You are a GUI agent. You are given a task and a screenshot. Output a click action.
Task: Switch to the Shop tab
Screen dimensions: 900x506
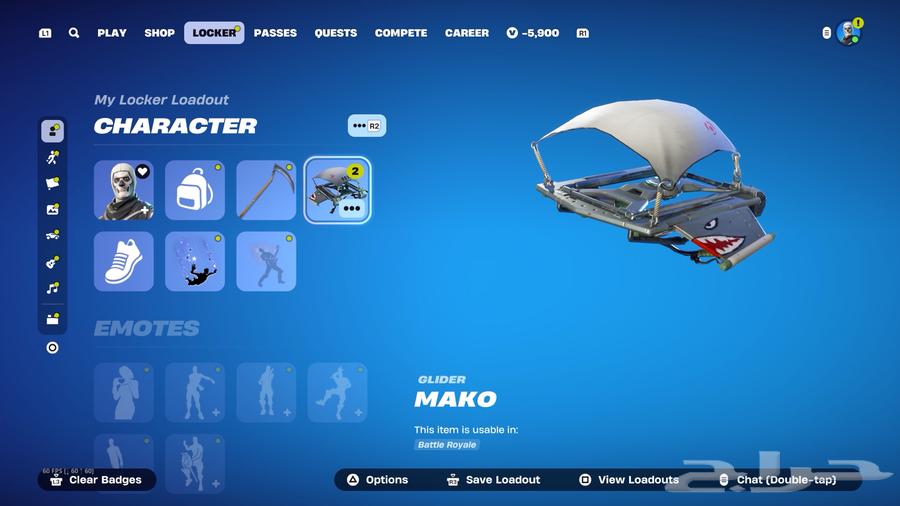coord(159,33)
